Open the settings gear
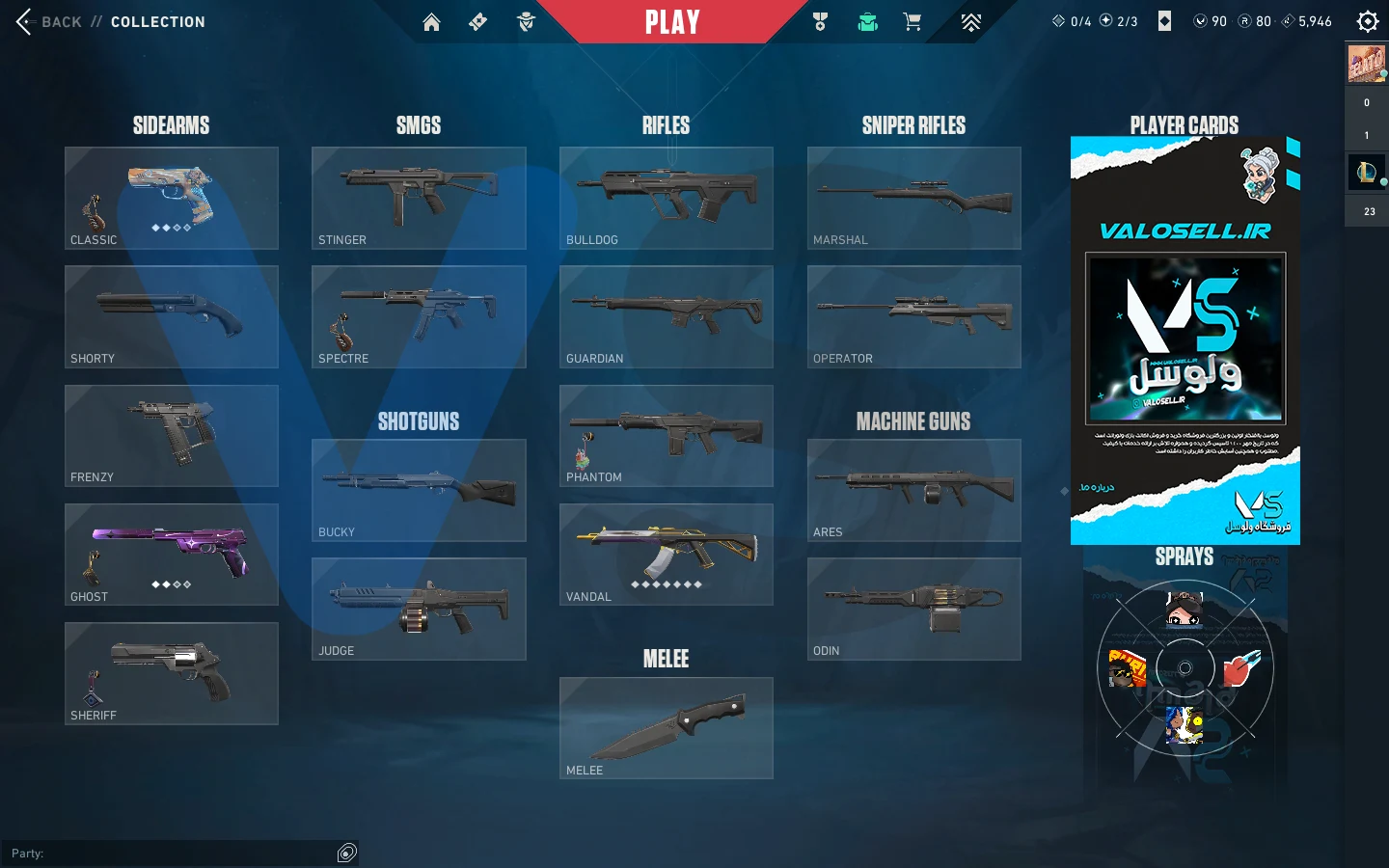This screenshot has height=868, width=1389. (1367, 22)
